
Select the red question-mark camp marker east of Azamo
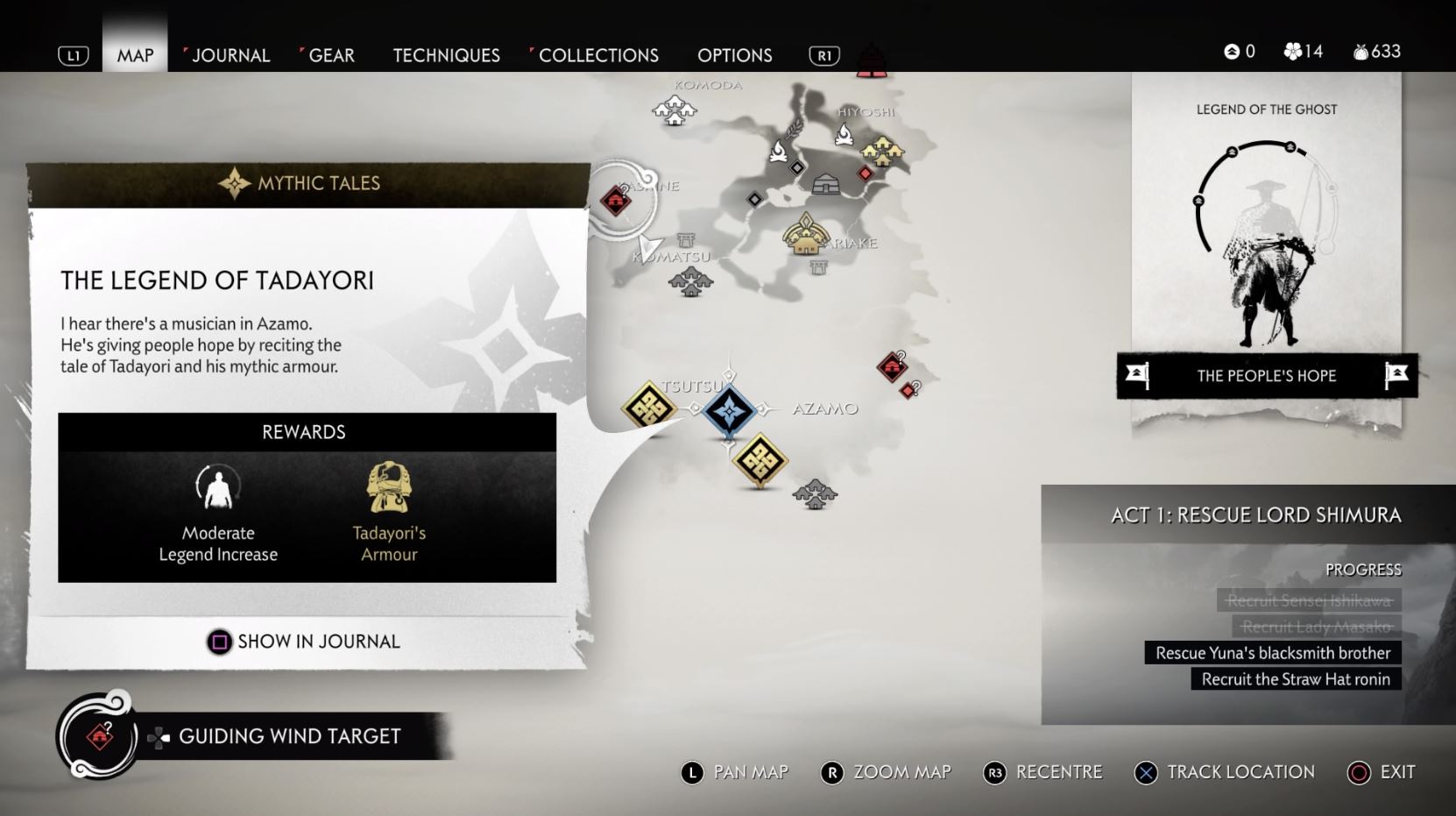point(892,365)
